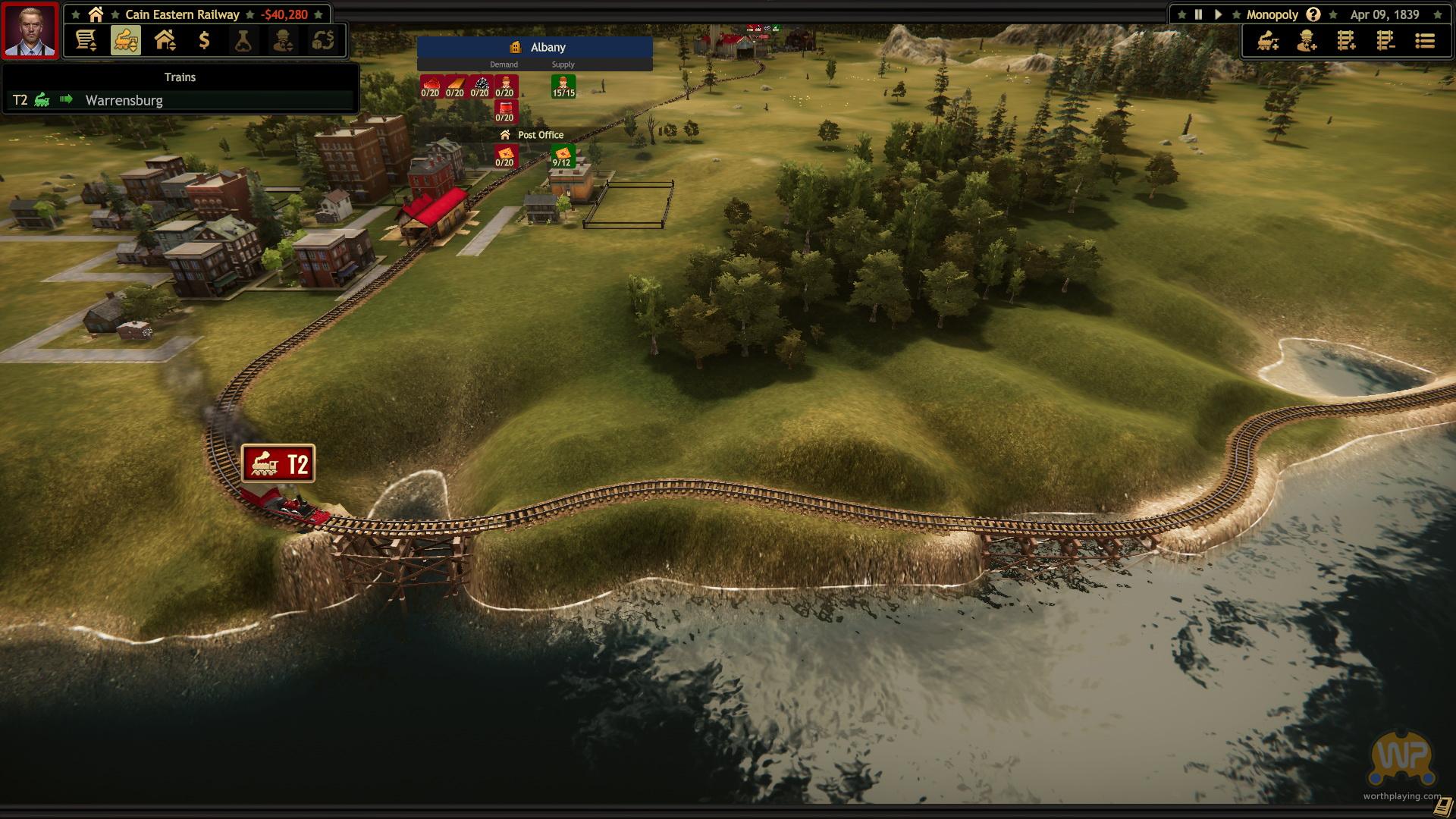Screen dimensions: 1456x819
Task: Open the scroll list panel
Action: [86, 40]
